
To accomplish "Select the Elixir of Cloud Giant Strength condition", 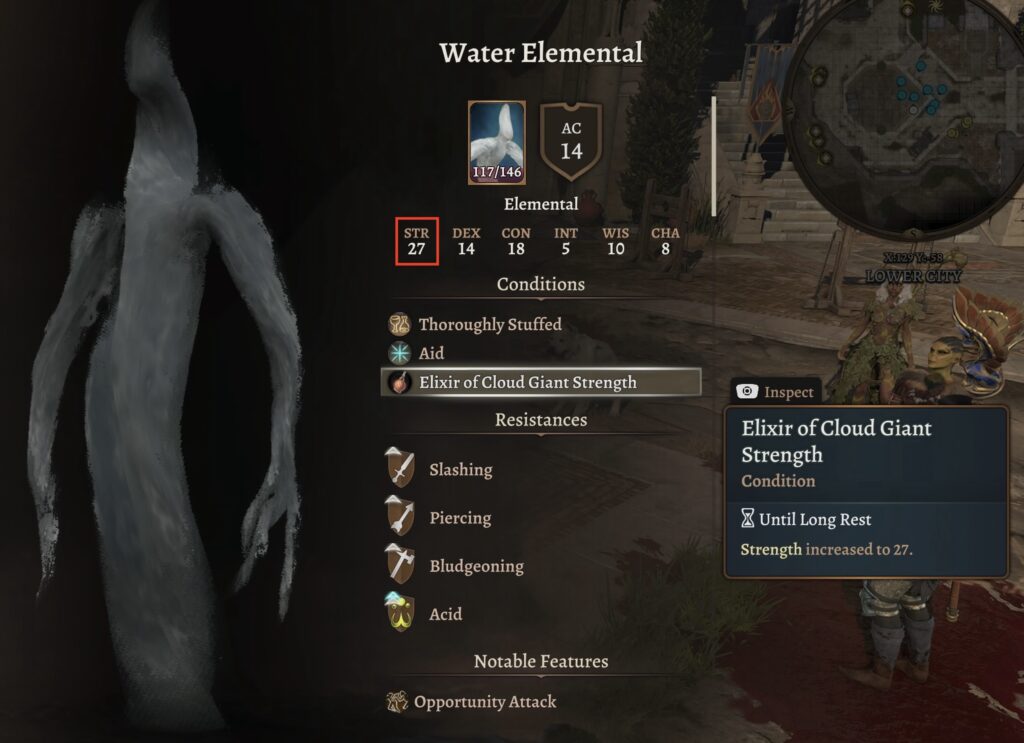I will tap(528, 382).
